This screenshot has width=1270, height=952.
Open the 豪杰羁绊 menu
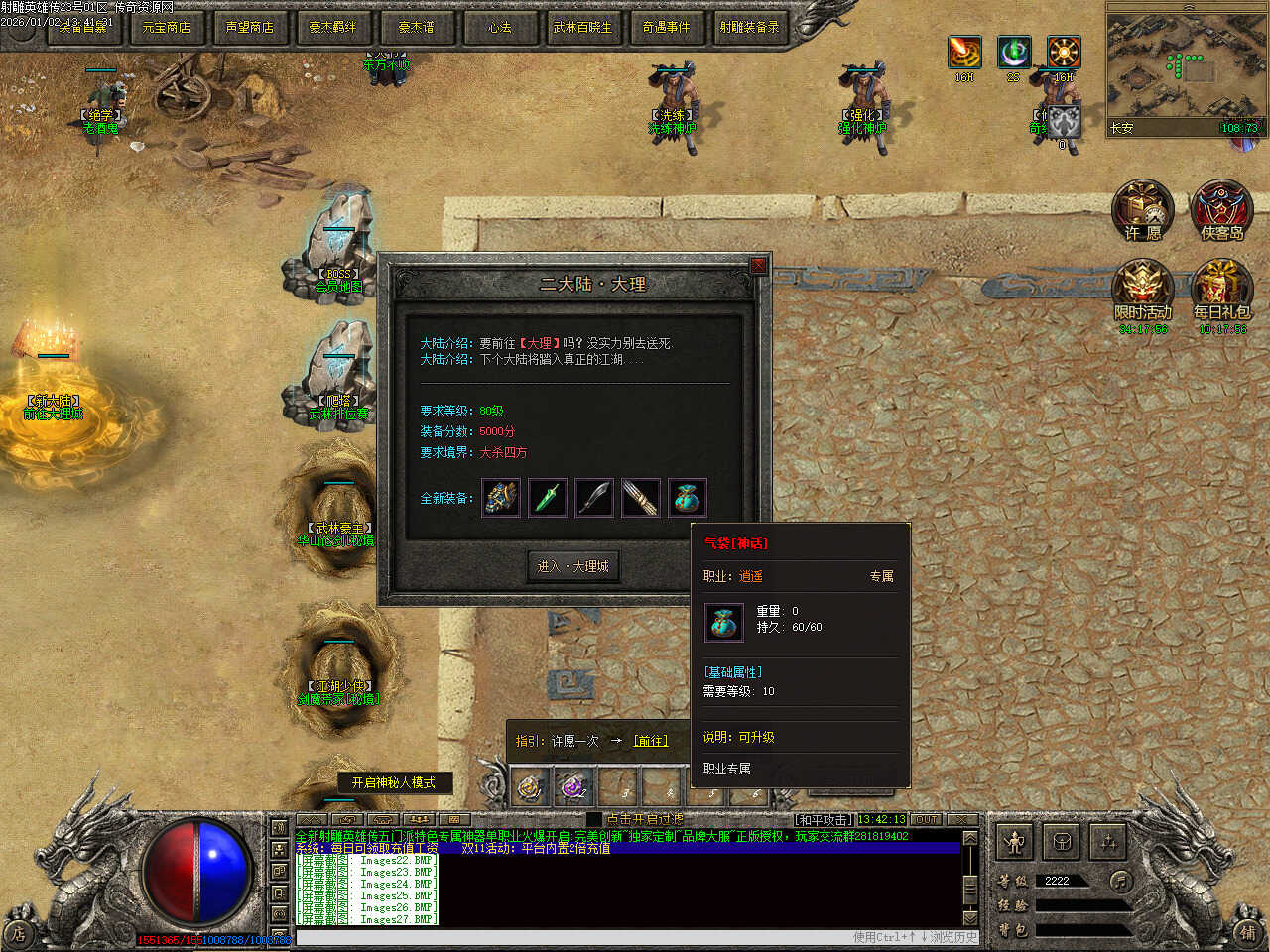[x=332, y=27]
